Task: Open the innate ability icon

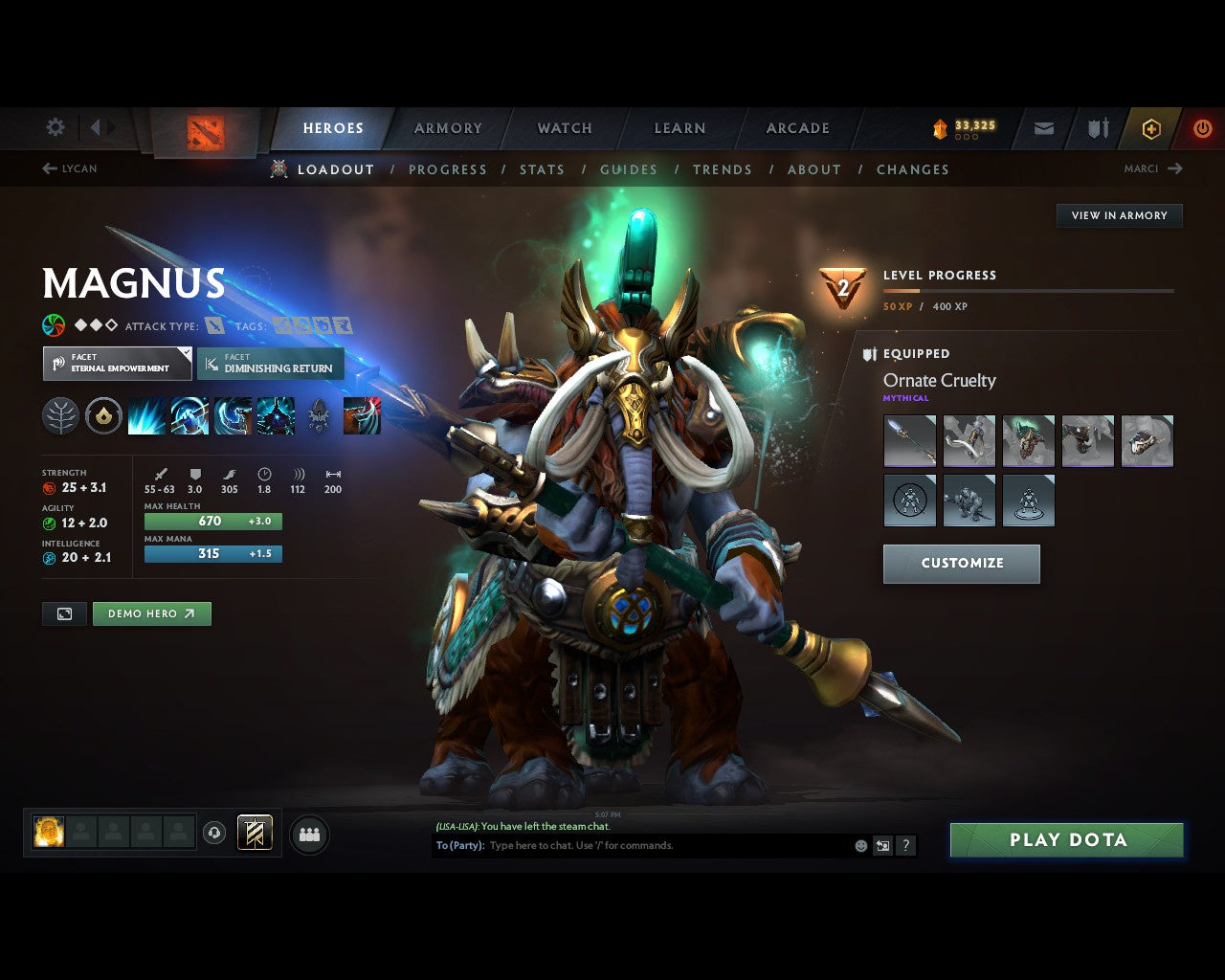Action: [103, 414]
